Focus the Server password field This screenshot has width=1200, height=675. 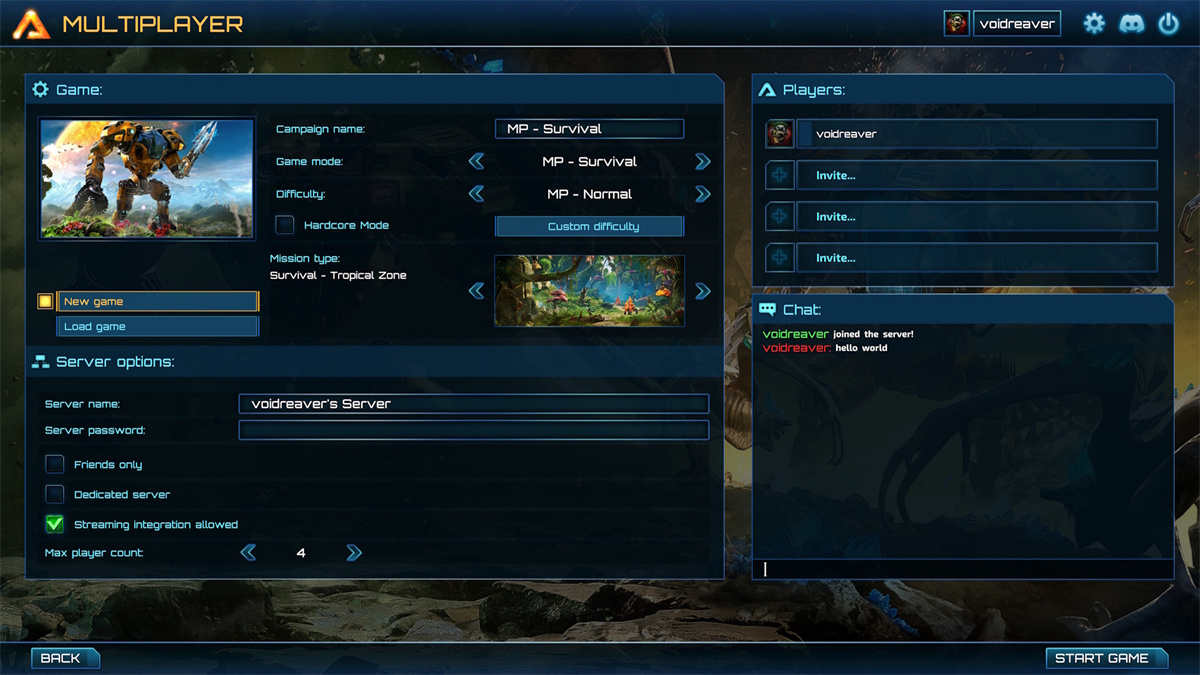pyautogui.click(x=473, y=430)
